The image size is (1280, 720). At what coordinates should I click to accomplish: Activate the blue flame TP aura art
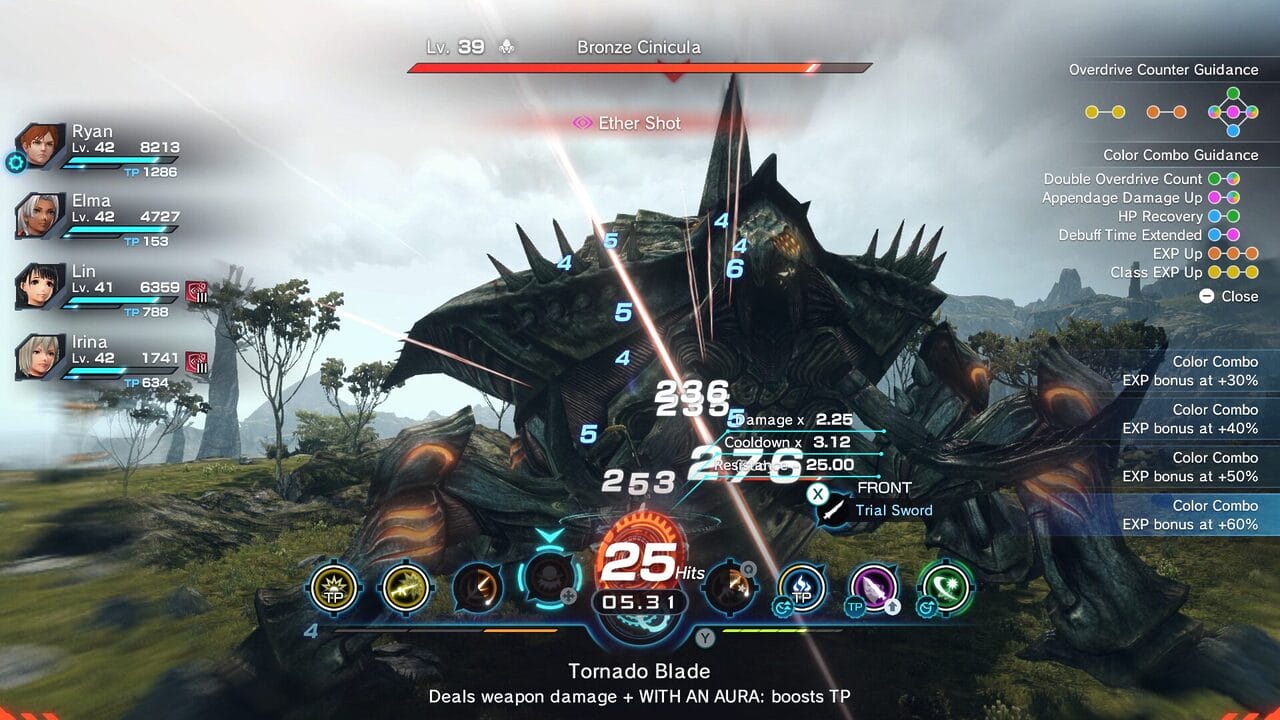[x=802, y=587]
